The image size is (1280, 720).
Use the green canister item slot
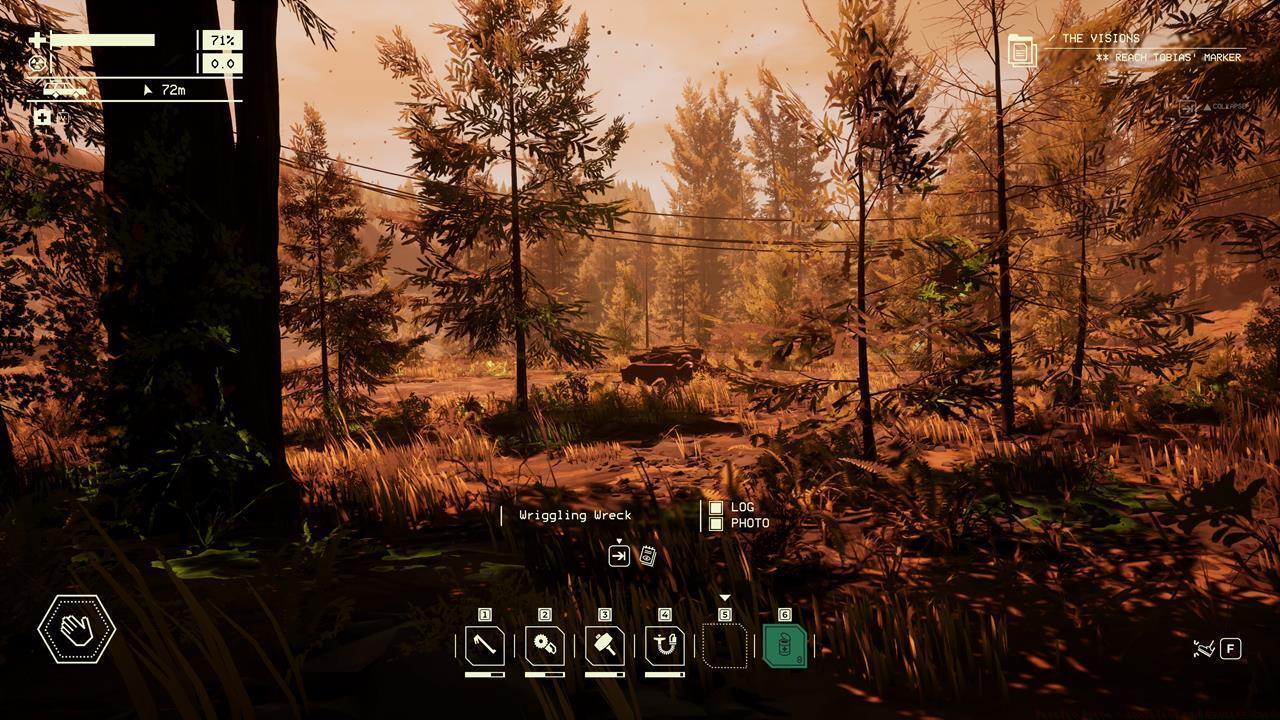point(785,646)
